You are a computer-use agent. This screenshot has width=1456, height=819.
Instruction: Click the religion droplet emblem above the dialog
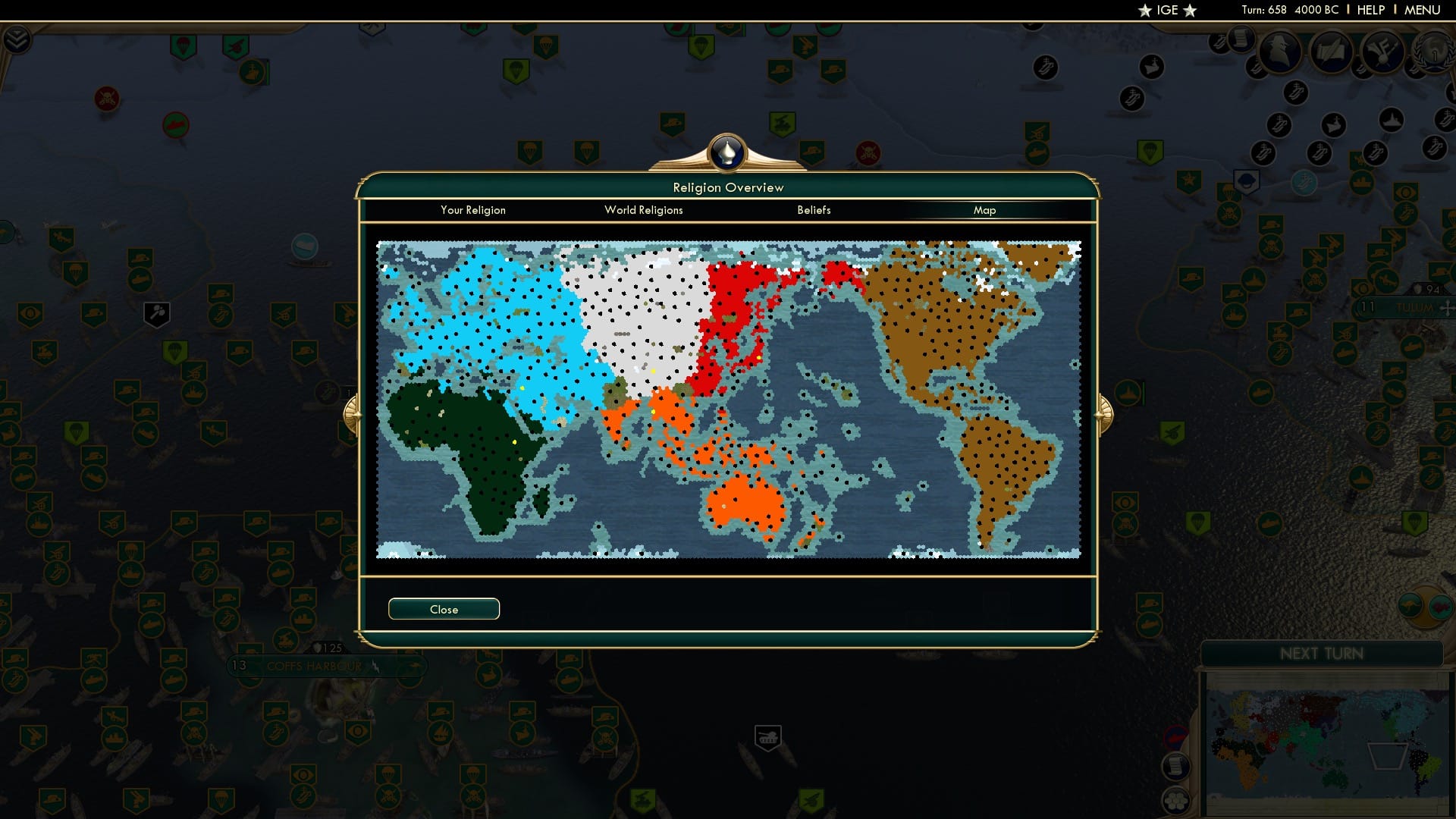point(726,152)
